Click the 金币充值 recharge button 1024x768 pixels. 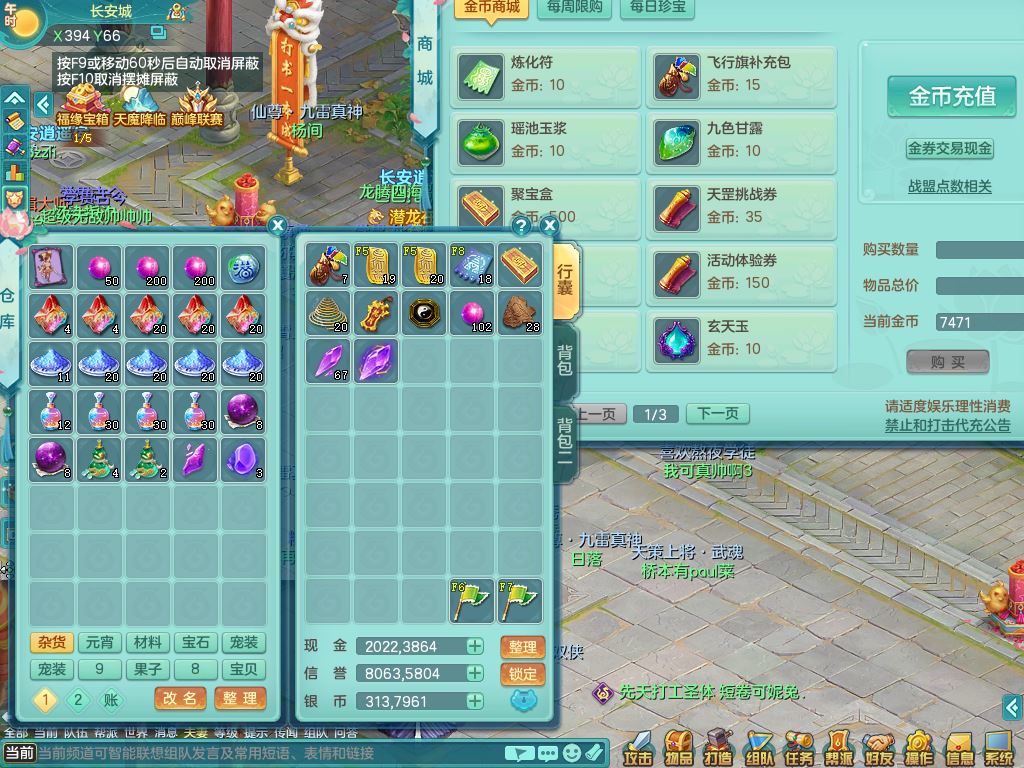click(951, 96)
